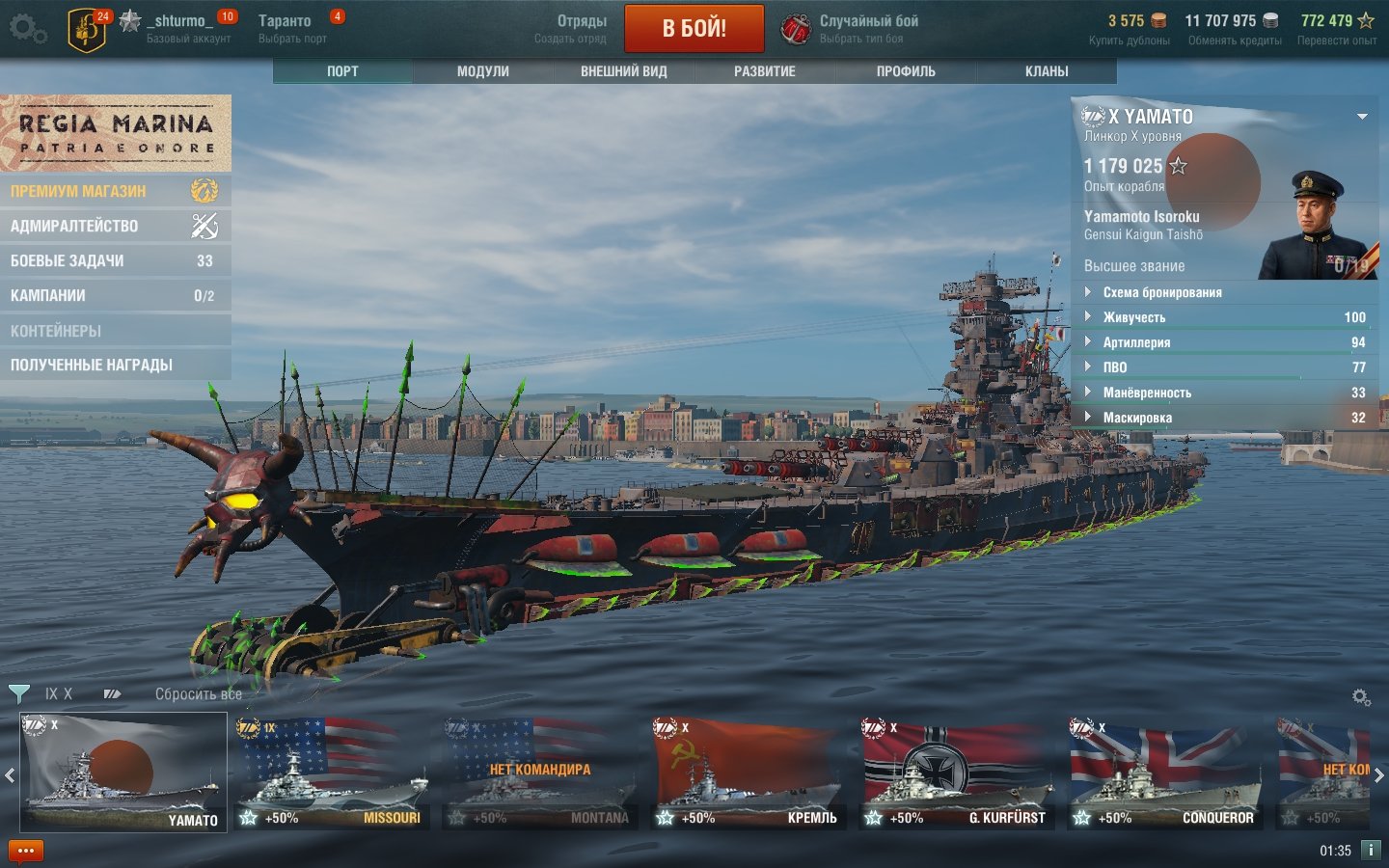Expand the Схема бронирования section
Viewport: 1389px width, 868px height.
[1161, 292]
